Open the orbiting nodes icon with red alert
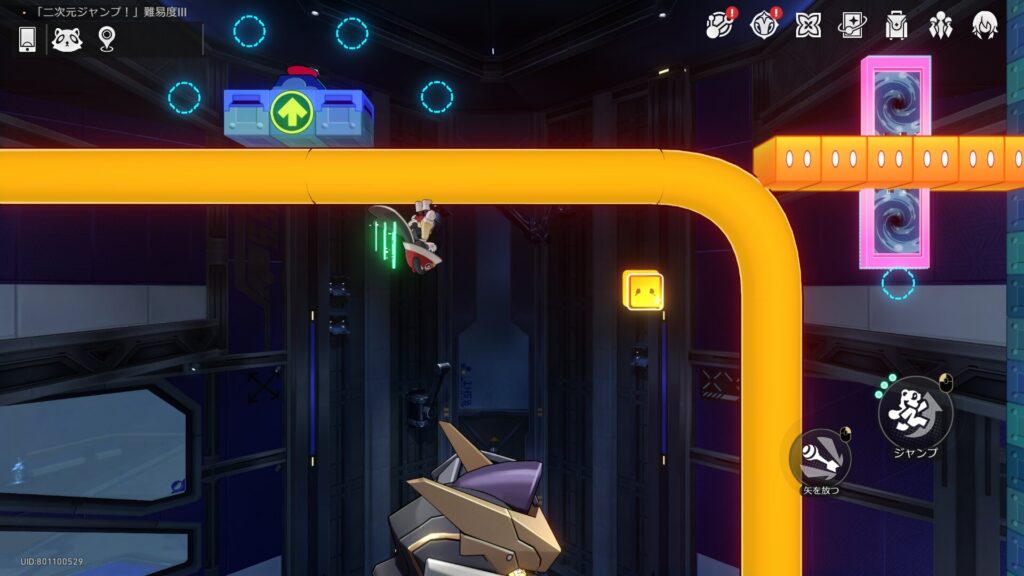 pos(719,25)
